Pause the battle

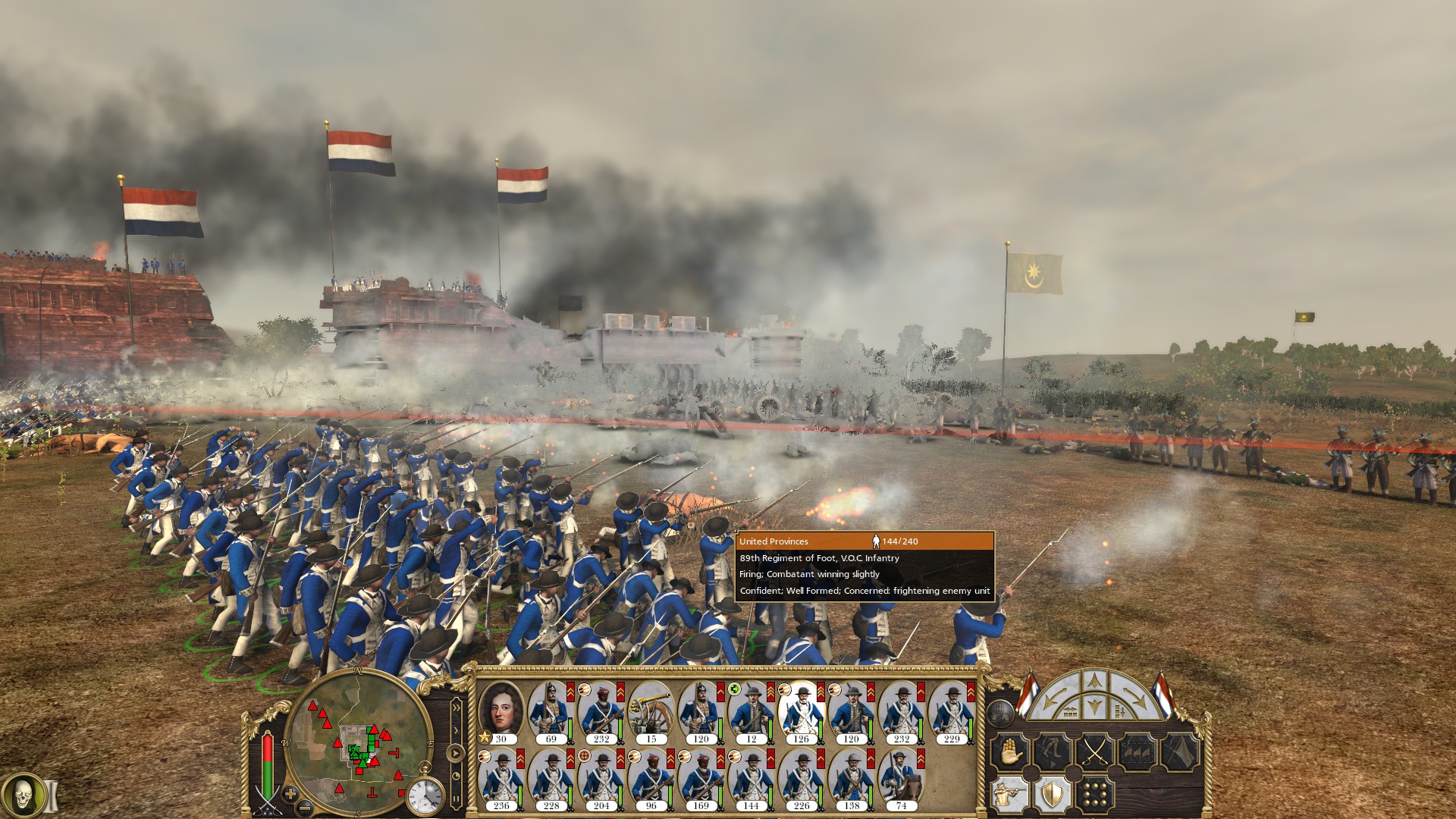457,799
